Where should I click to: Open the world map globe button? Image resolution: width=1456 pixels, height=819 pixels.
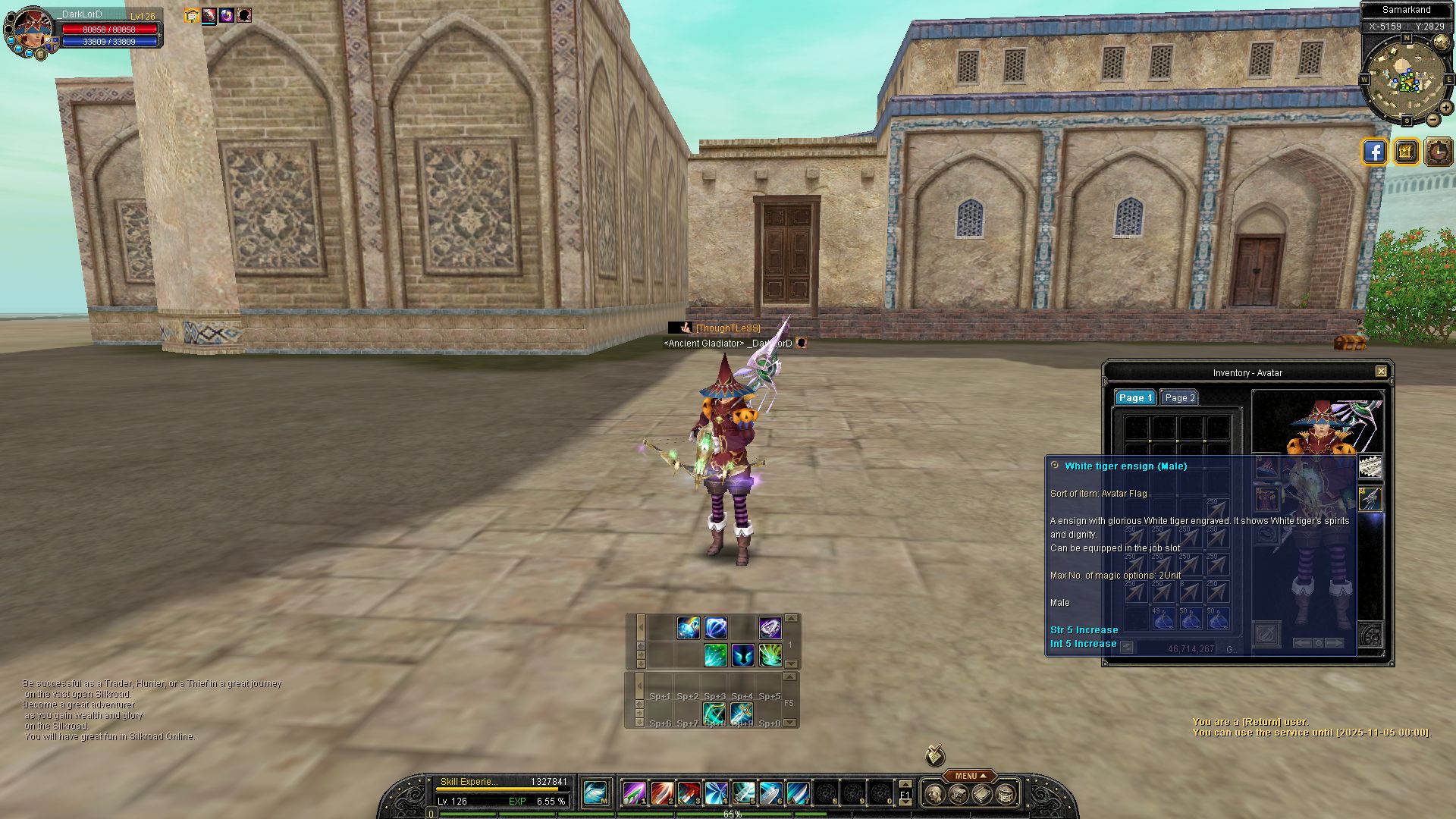tap(1442, 43)
